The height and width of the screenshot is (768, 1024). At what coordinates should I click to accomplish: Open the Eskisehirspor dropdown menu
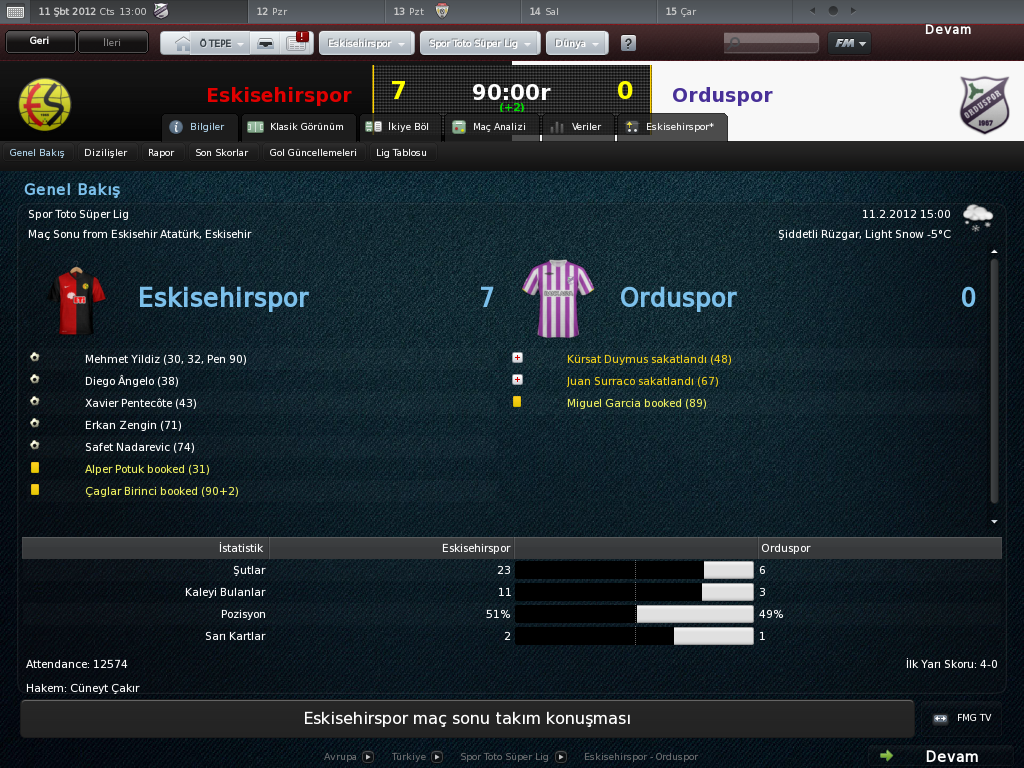tap(365, 45)
